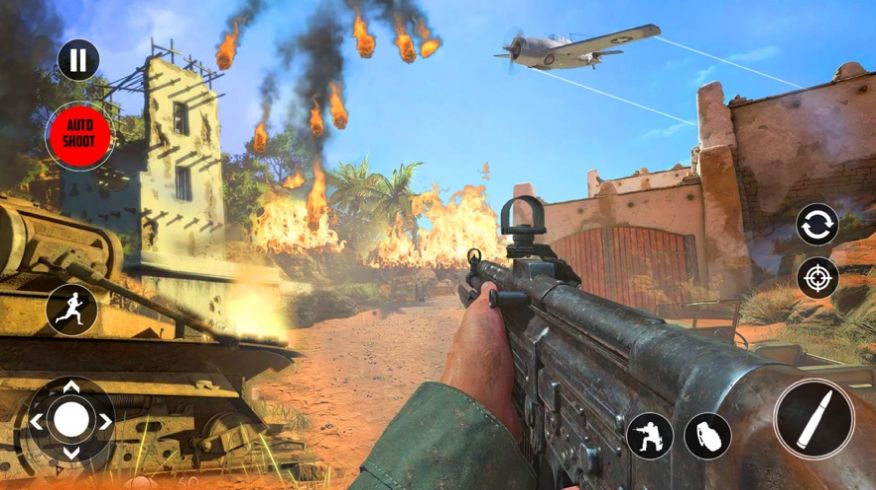Viewport: 876px width, 490px height.
Task: Click the virtual movement joystick
Action: tap(71, 419)
